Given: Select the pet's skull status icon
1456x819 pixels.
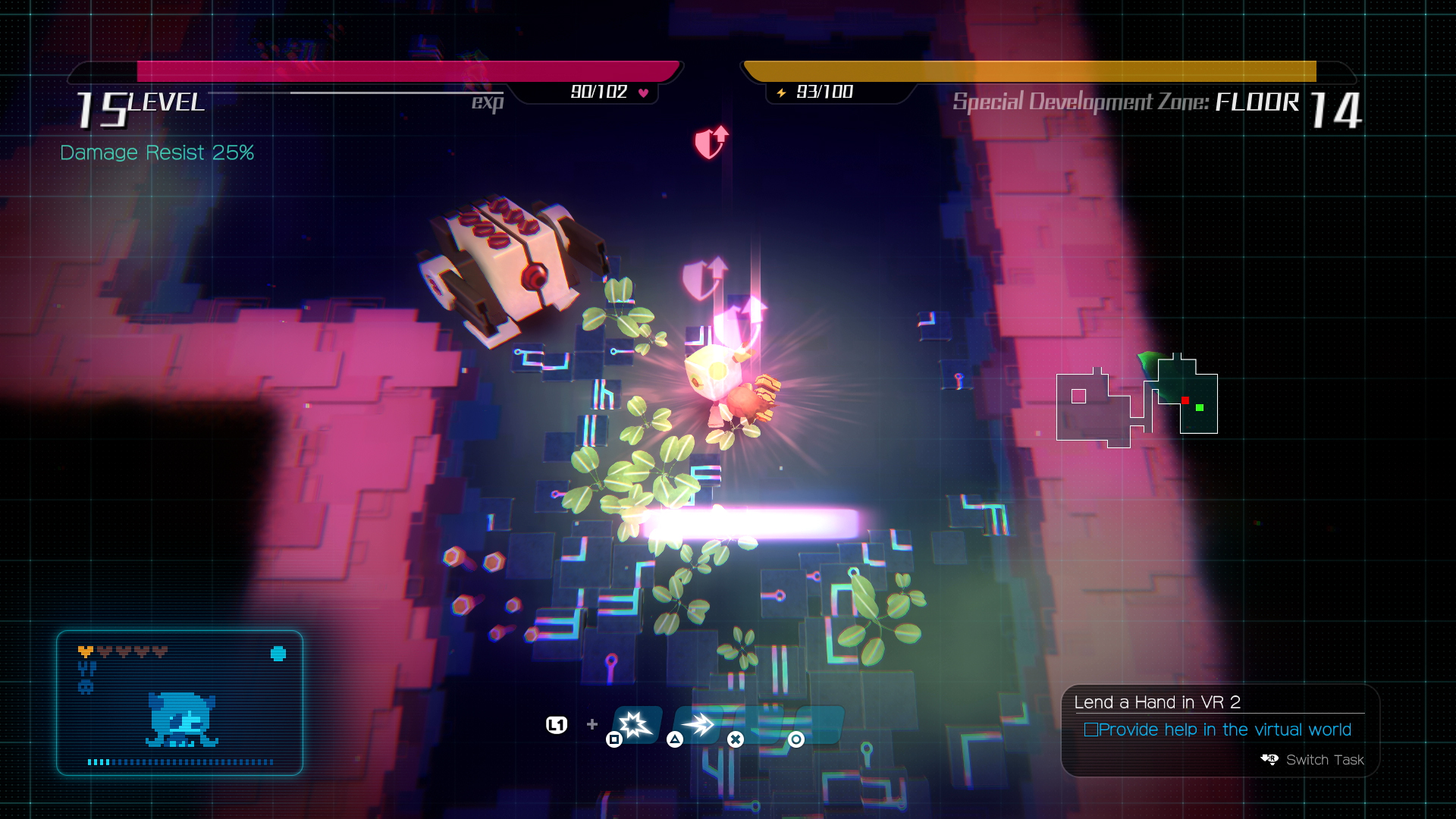Looking at the screenshot, I should click(86, 687).
